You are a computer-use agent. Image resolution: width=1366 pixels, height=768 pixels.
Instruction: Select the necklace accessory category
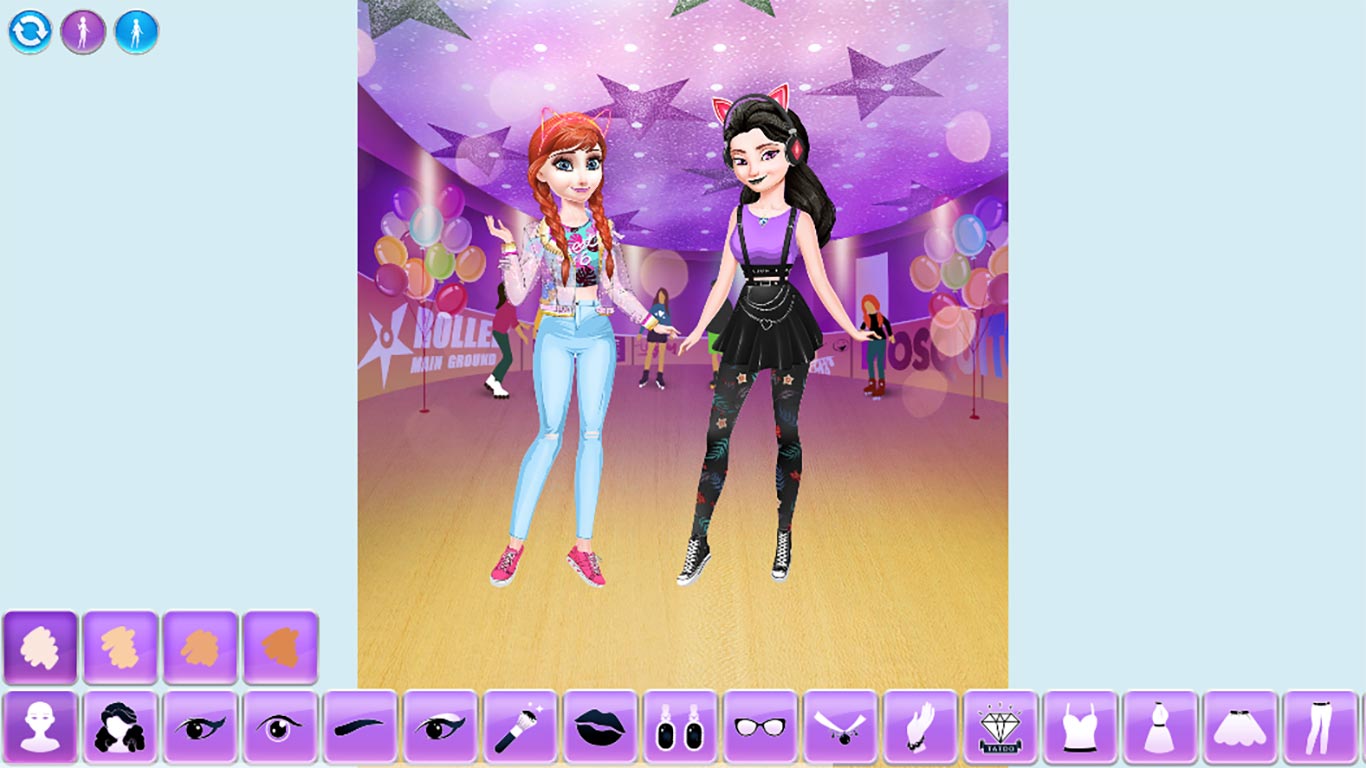tap(840, 735)
